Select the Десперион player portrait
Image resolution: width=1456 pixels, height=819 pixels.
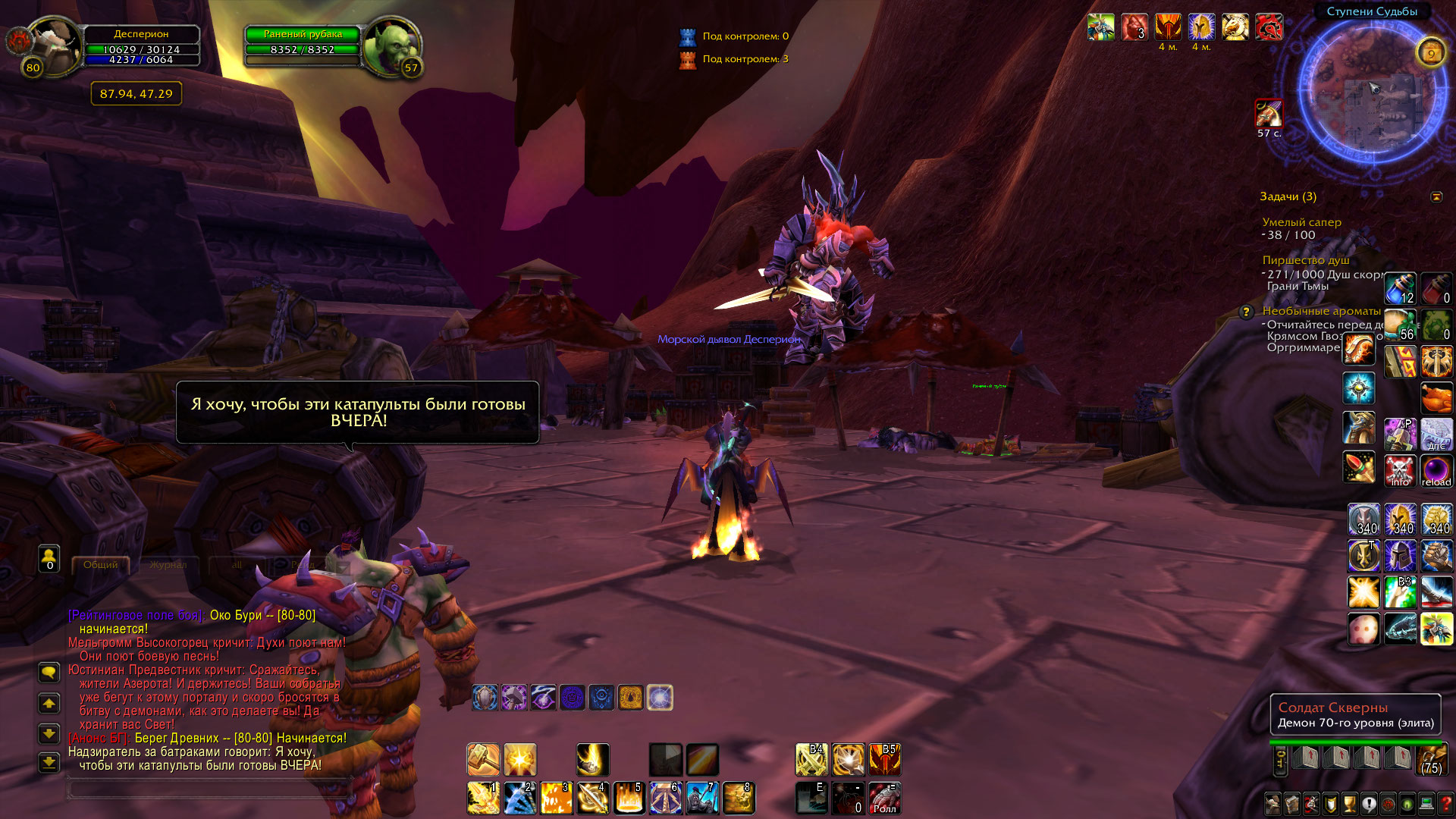[53, 45]
